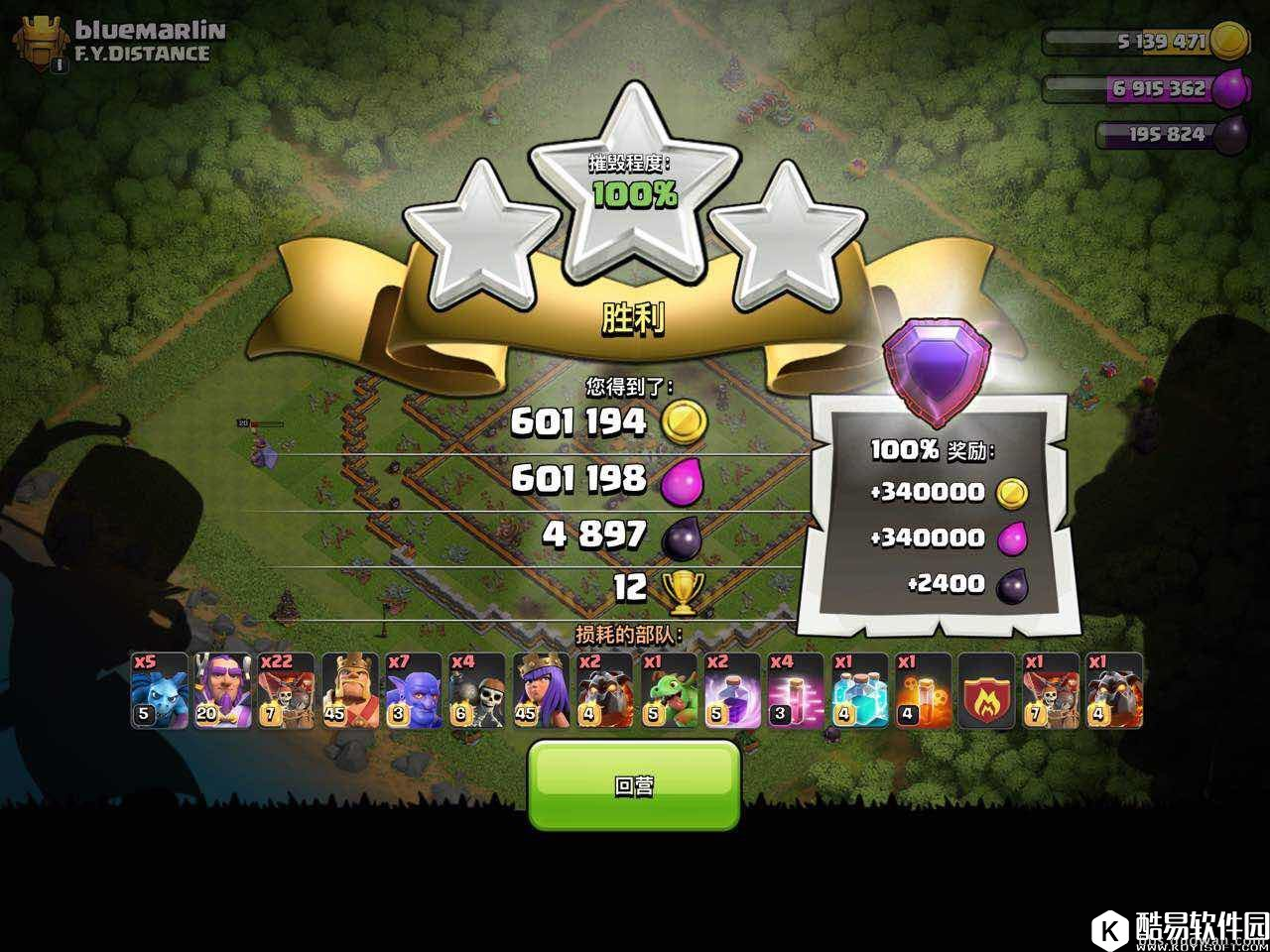Choose the Archer Queen hero icon

[541, 691]
